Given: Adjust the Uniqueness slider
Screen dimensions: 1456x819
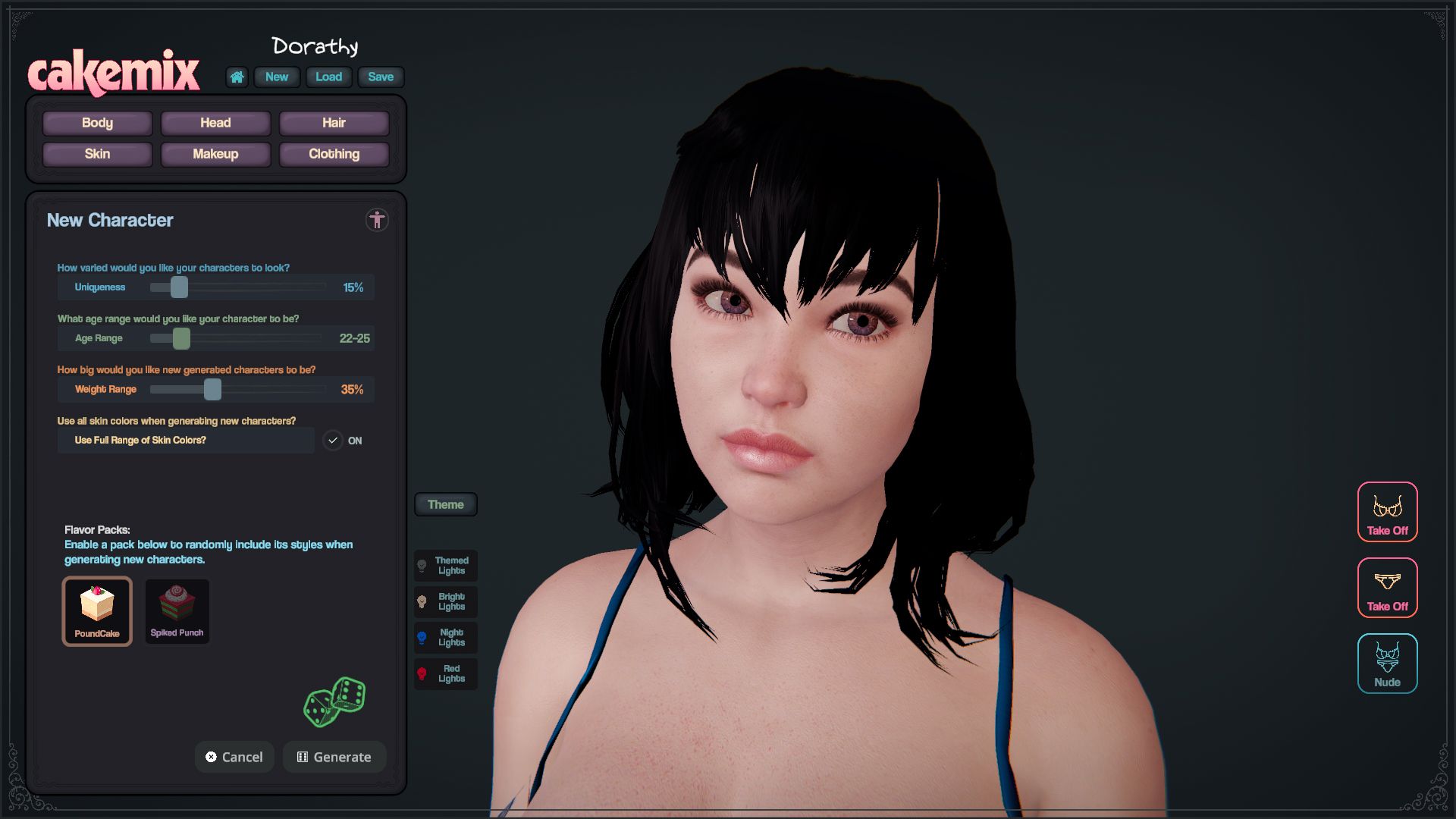Looking at the screenshot, I should click(179, 287).
